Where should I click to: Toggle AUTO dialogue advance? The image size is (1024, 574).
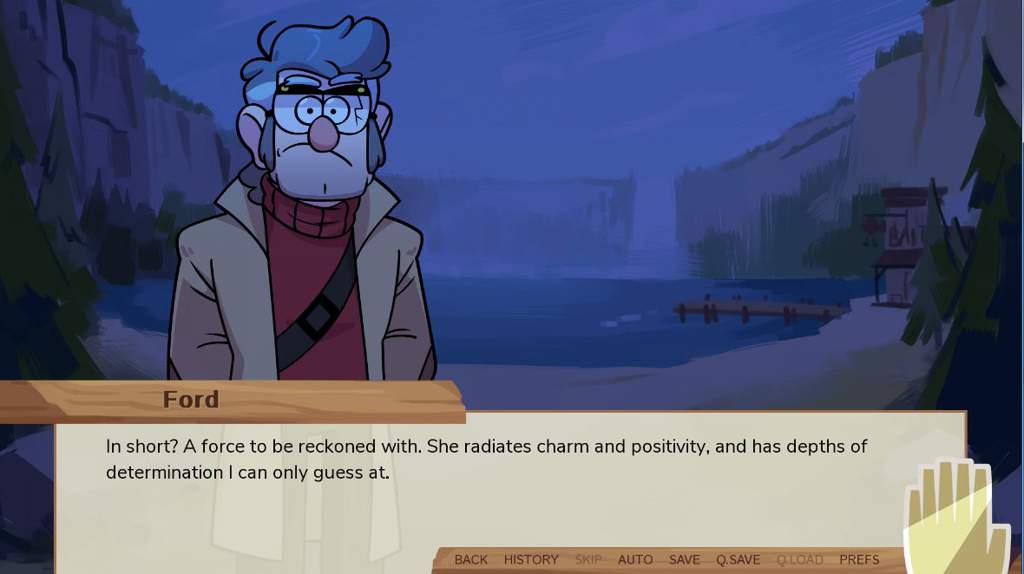(635, 559)
